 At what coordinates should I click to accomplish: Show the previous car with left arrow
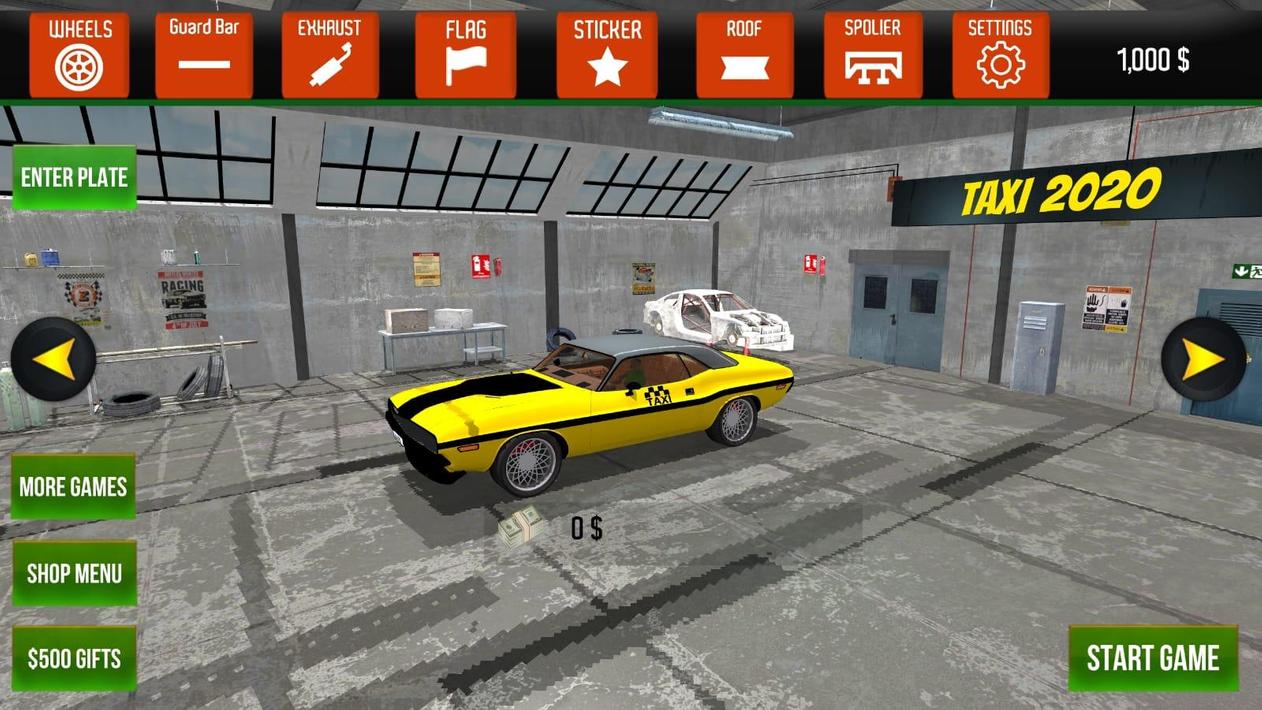click(x=54, y=359)
